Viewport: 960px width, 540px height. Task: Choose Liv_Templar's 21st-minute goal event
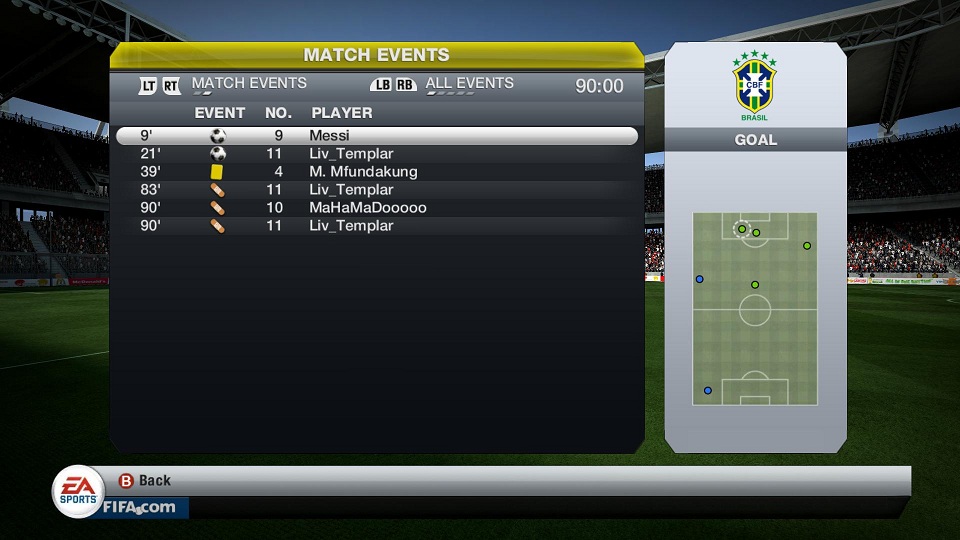(376, 154)
